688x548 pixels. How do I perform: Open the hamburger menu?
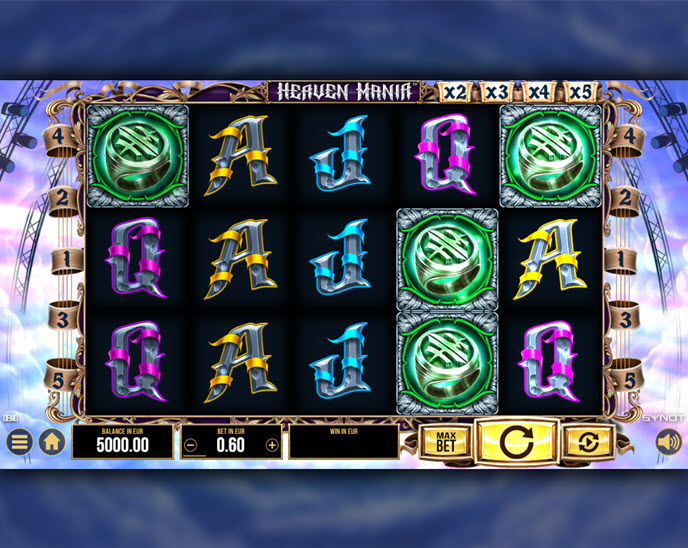[x=19, y=441]
